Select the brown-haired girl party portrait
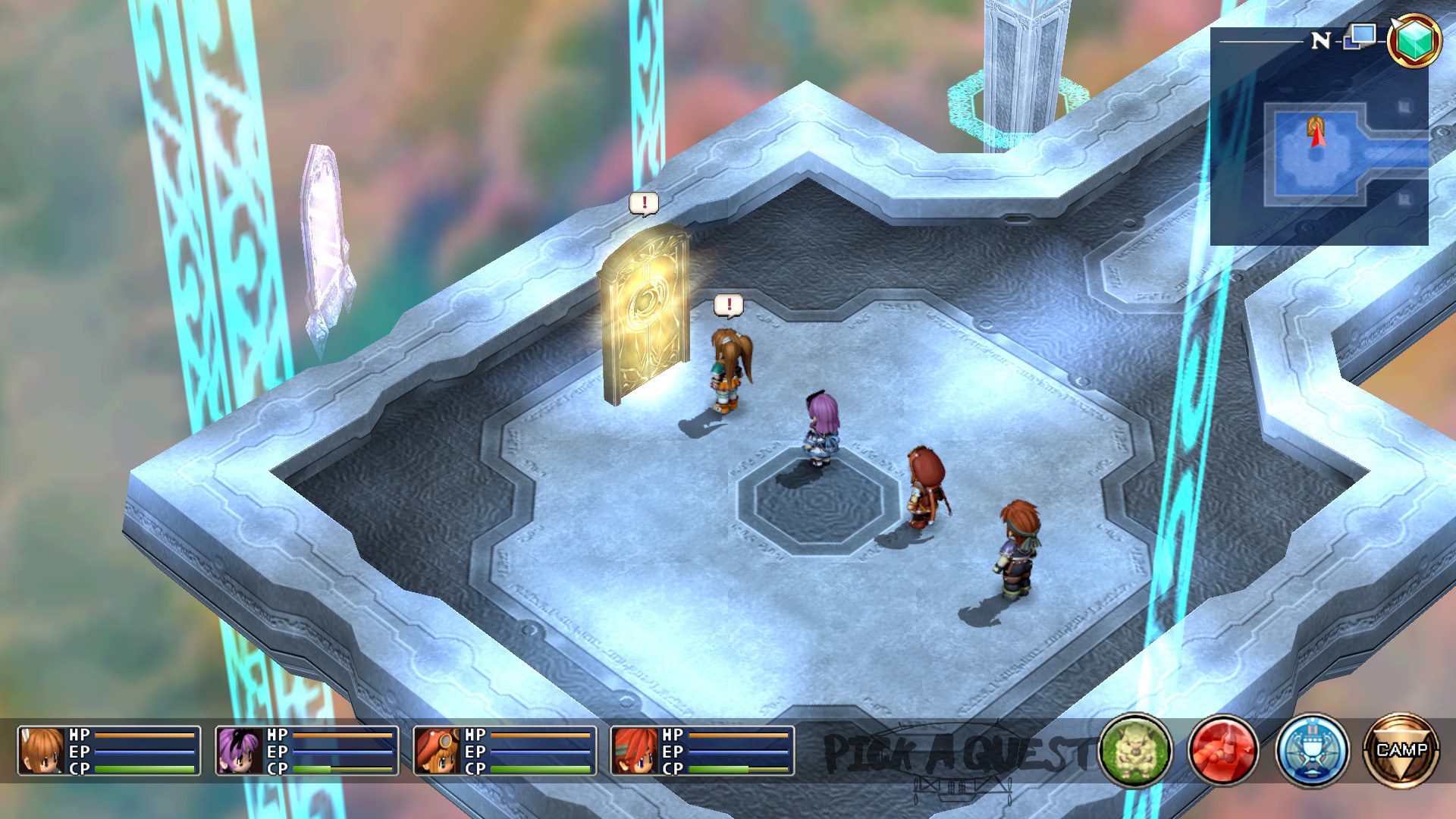This screenshot has height=819, width=1456. (42, 751)
